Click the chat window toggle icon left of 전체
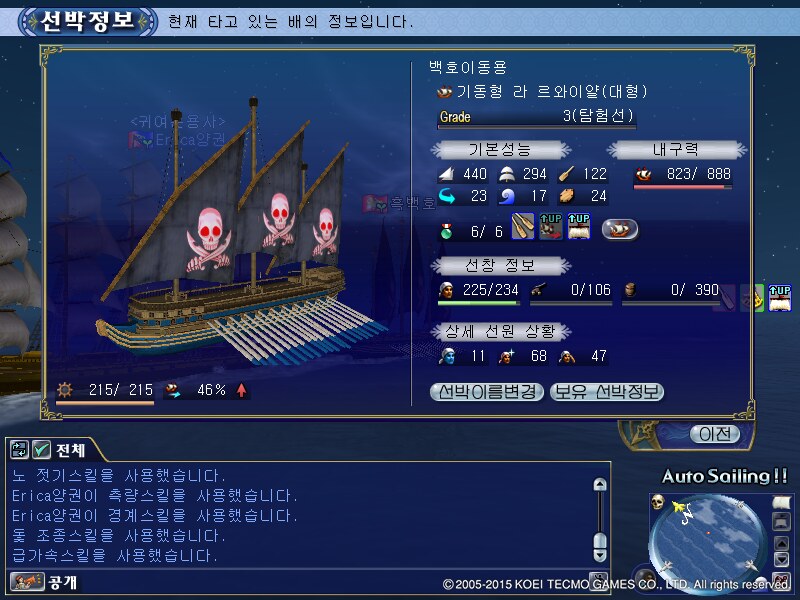This screenshot has height=600, width=800. (20, 449)
